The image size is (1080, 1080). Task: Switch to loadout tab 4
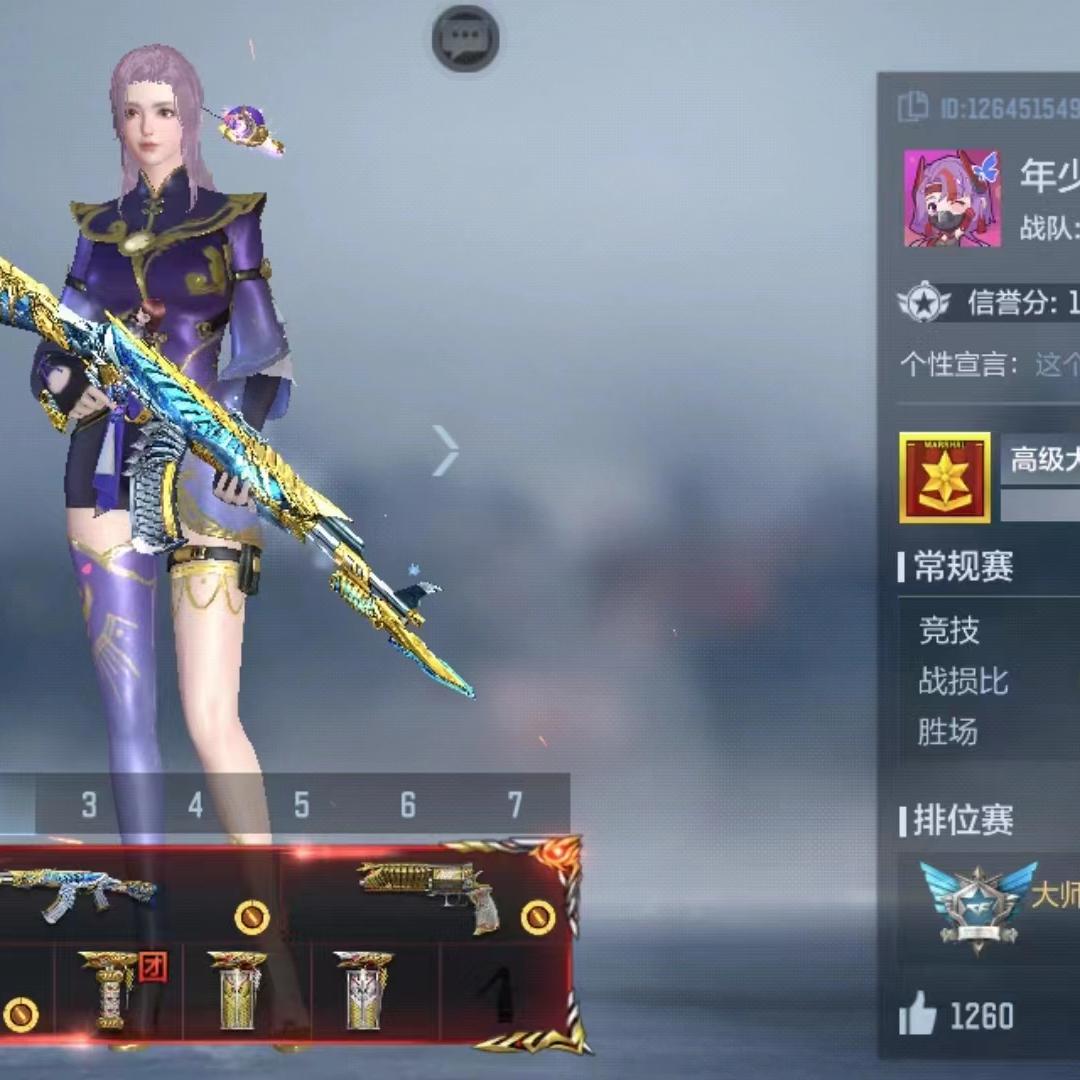coord(195,805)
